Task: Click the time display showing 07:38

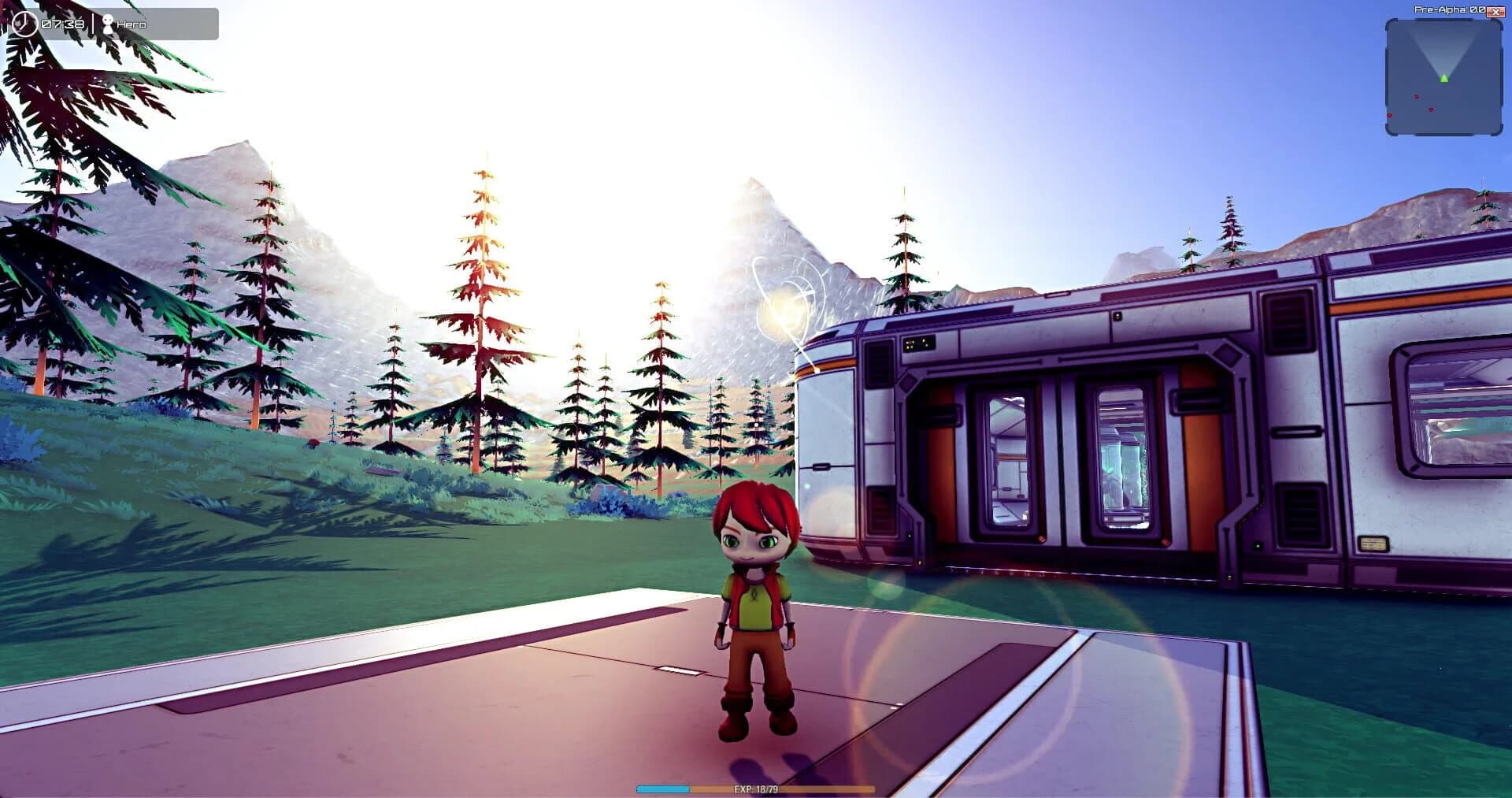Action: pos(63,22)
